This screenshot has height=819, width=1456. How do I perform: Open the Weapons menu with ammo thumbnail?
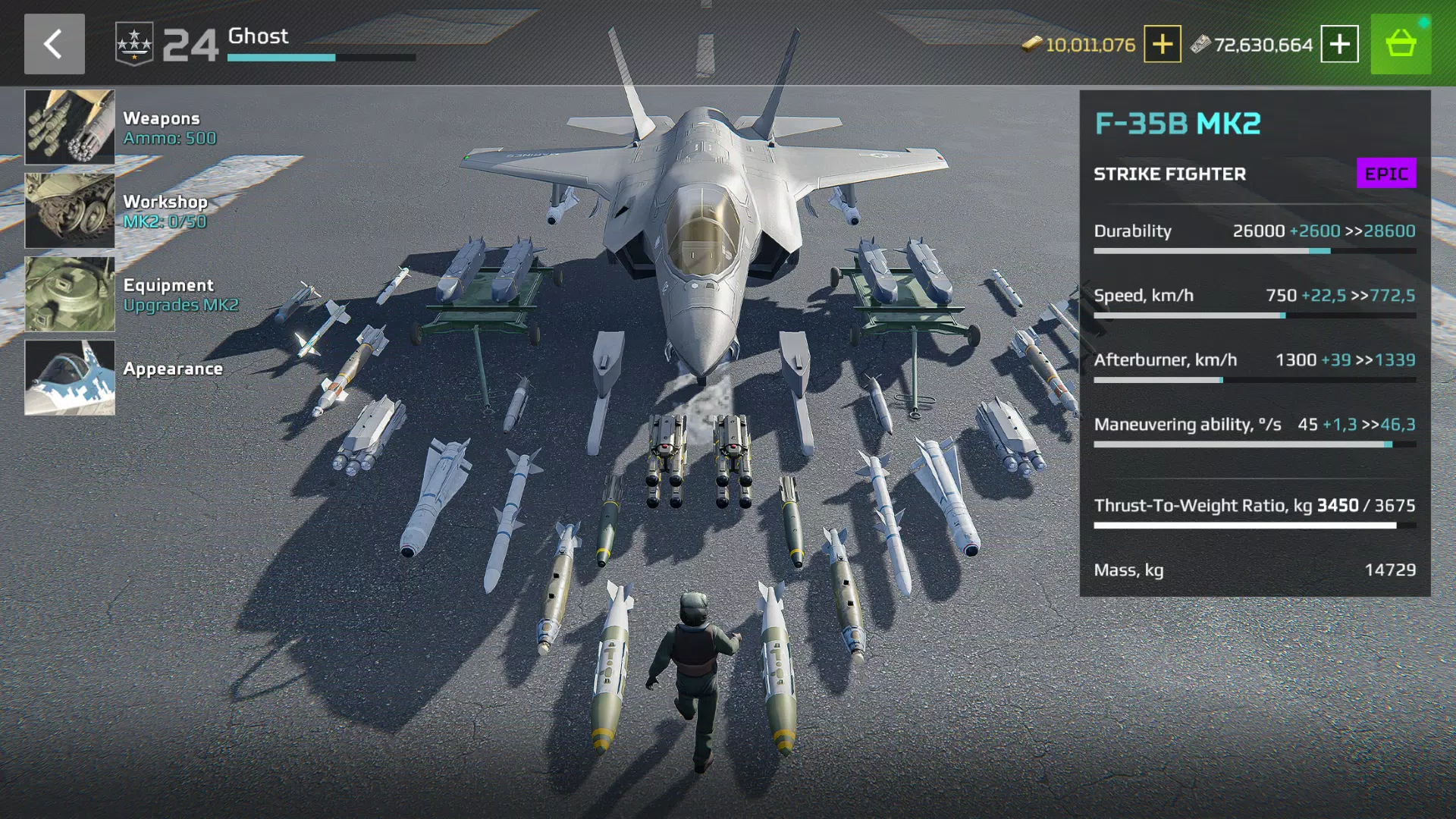click(x=69, y=127)
